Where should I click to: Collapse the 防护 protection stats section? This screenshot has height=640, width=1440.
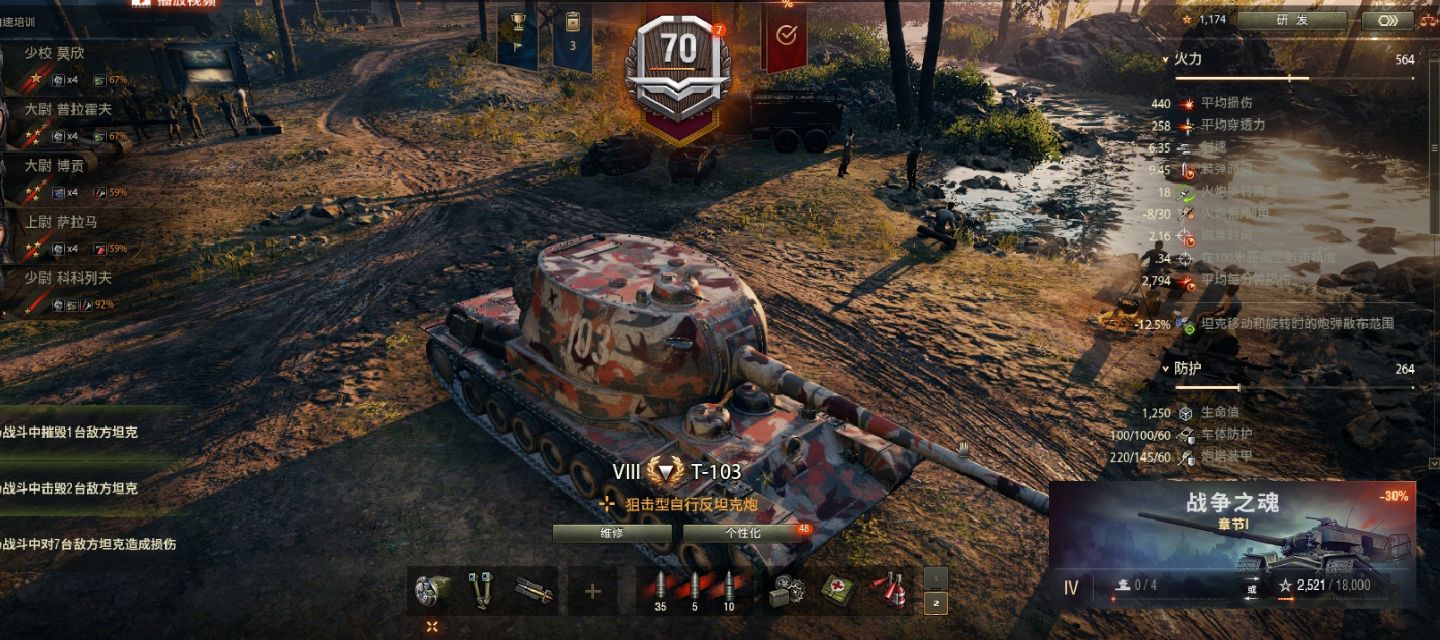1167,369
